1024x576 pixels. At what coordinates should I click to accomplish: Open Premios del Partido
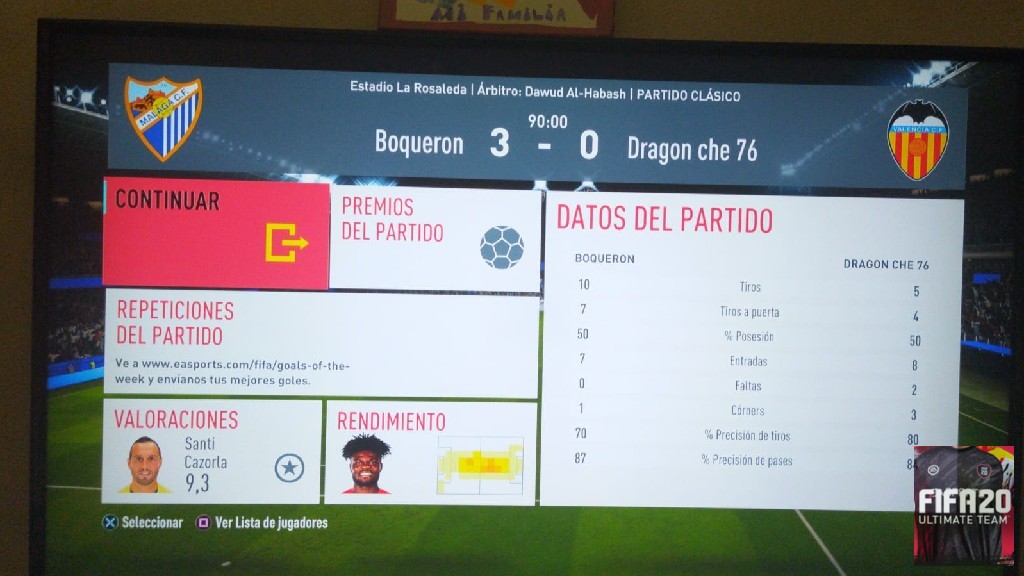[x=435, y=238]
